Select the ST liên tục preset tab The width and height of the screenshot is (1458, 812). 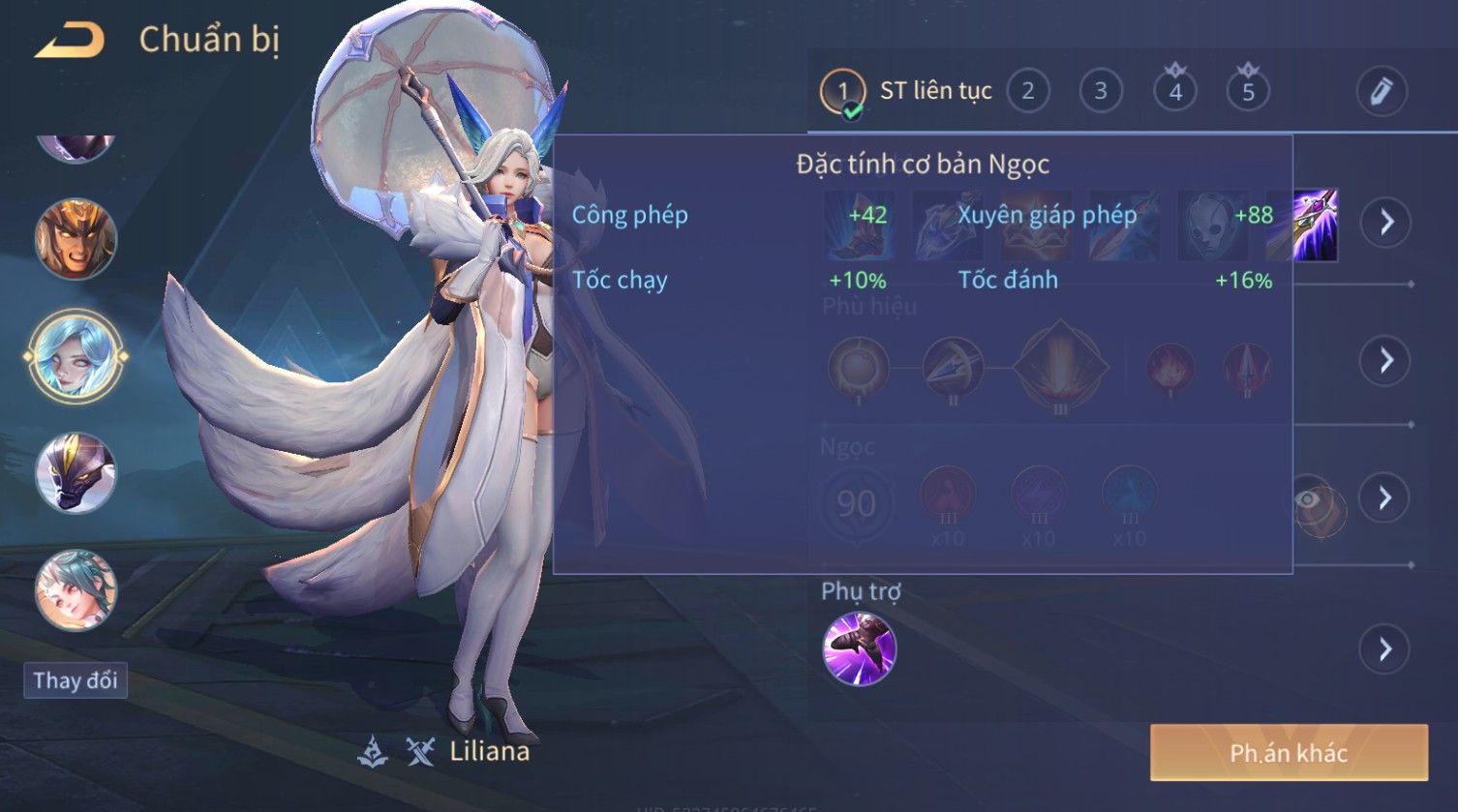coord(906,92)
